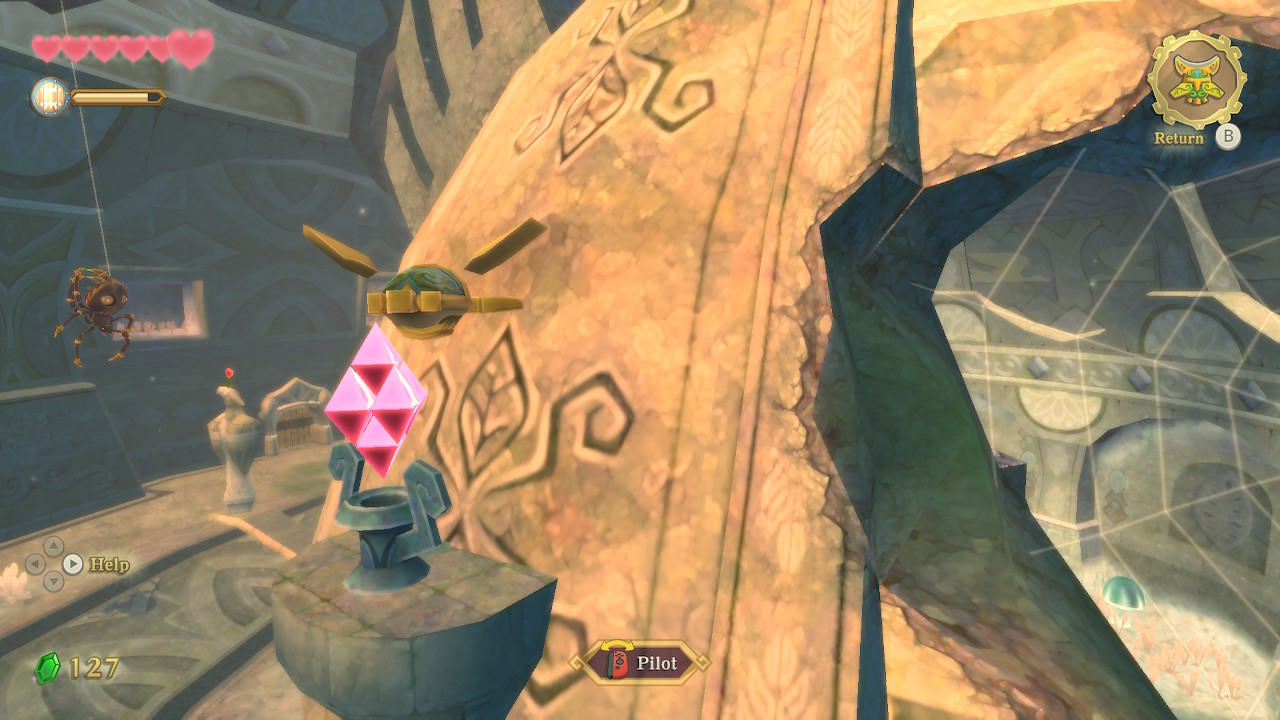Image resolution: width=1280 pixels, height=720 pixels.
Task: Click the Pilot control prompt
Action: (640, 663)
